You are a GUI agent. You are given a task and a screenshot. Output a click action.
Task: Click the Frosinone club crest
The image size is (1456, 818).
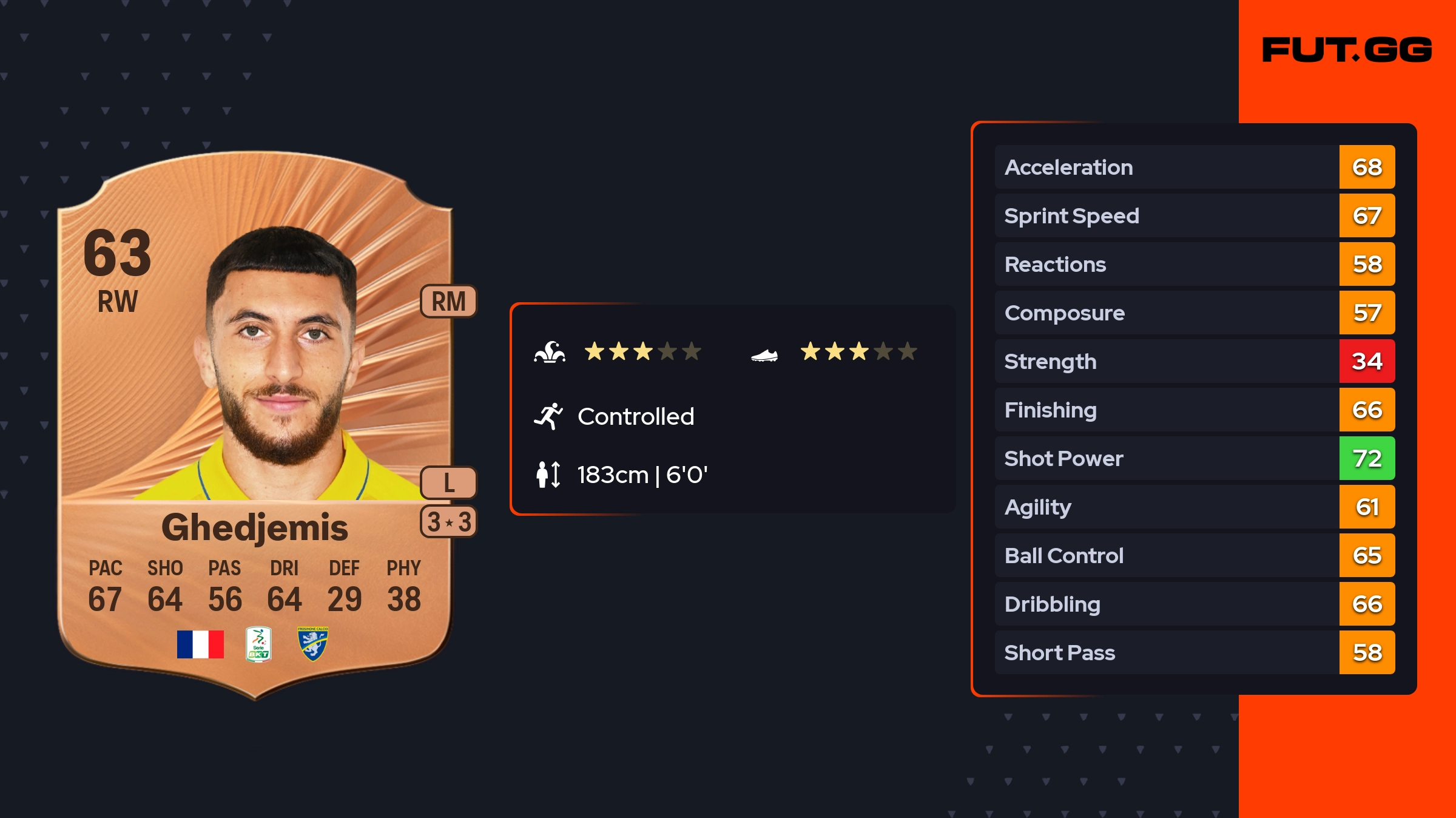click(312, 644)
